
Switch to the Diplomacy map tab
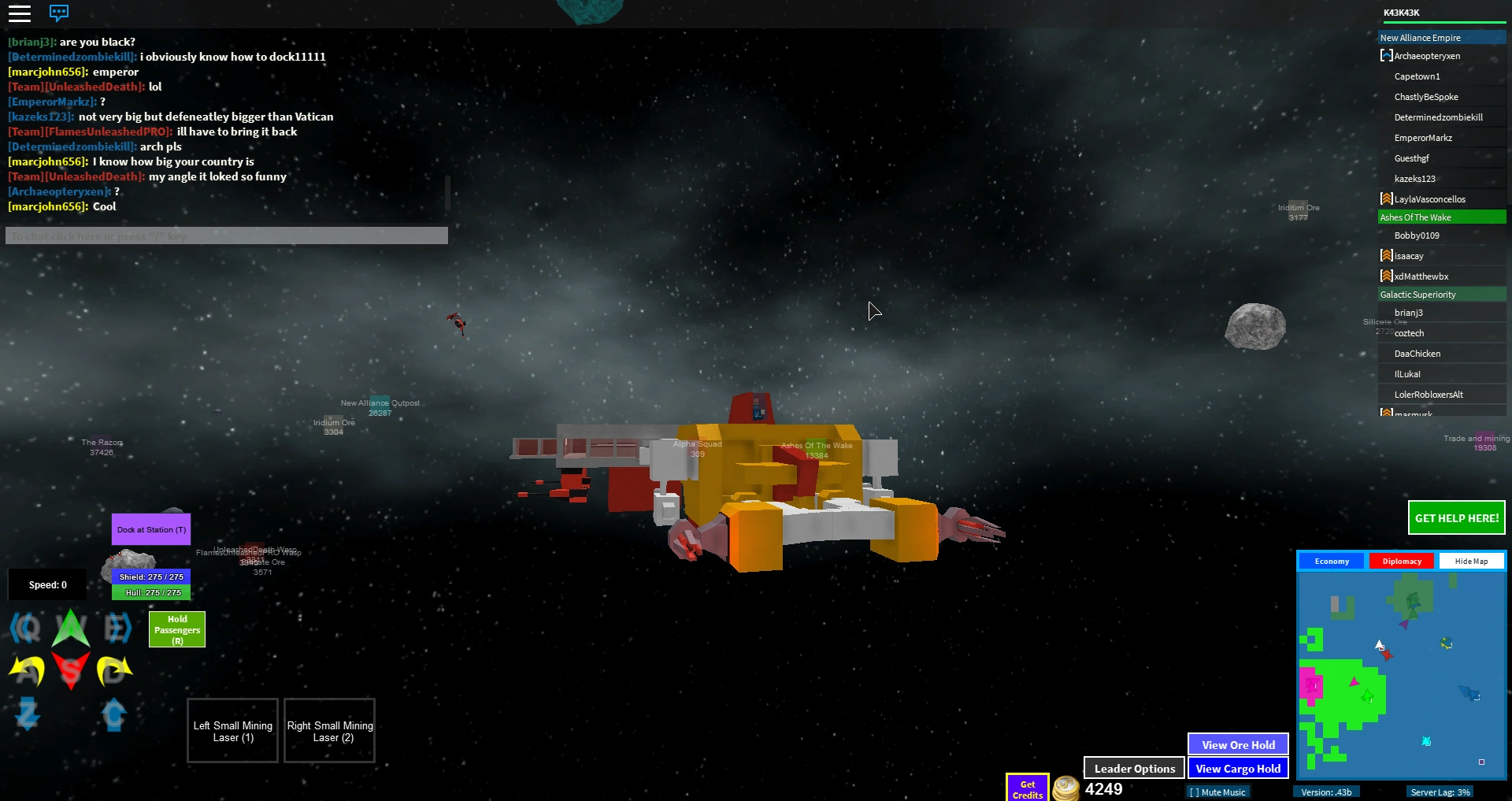pos(1401,561)
